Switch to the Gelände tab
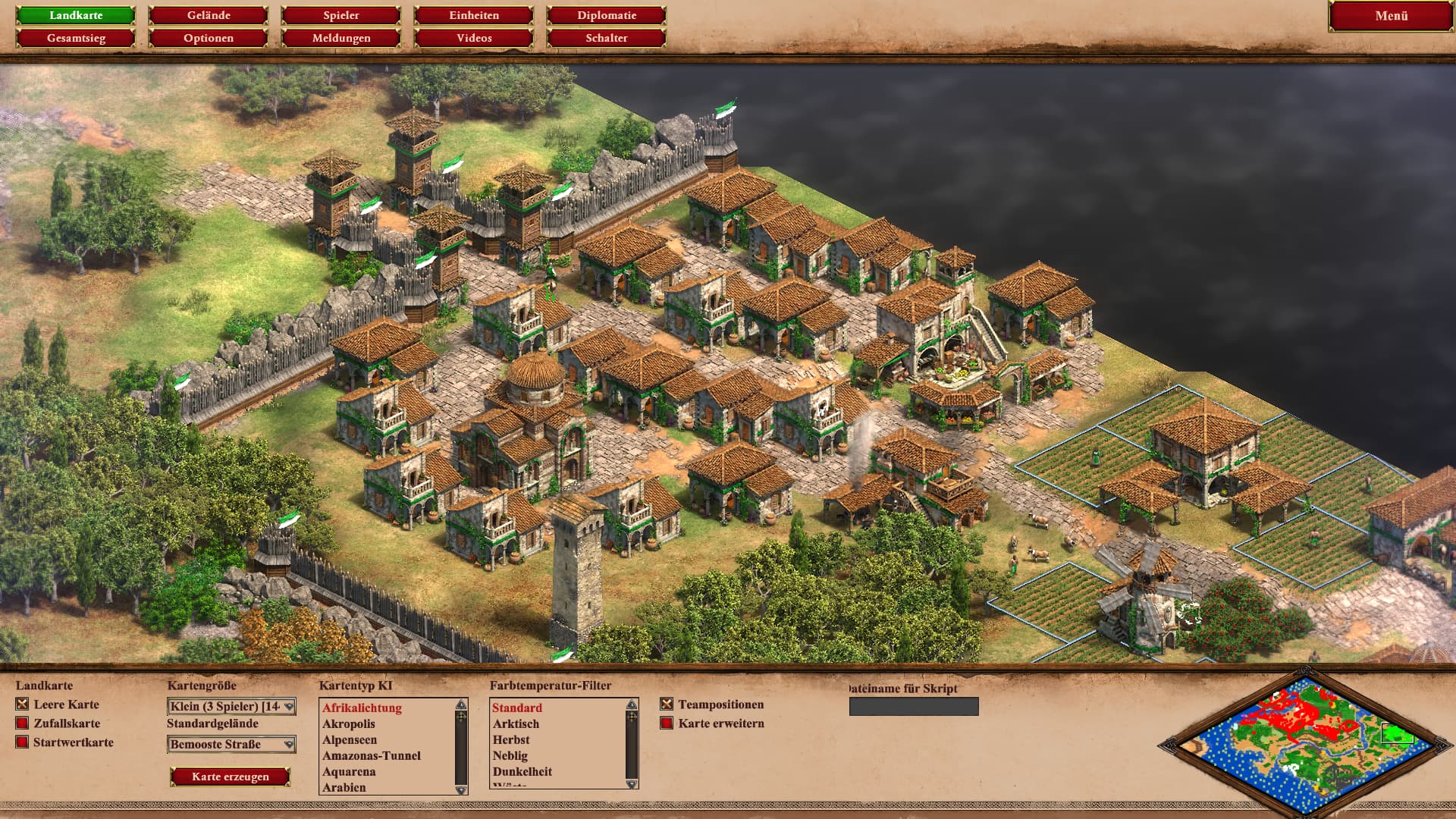Screen dimensions: 1456x819 pos(209,15)
